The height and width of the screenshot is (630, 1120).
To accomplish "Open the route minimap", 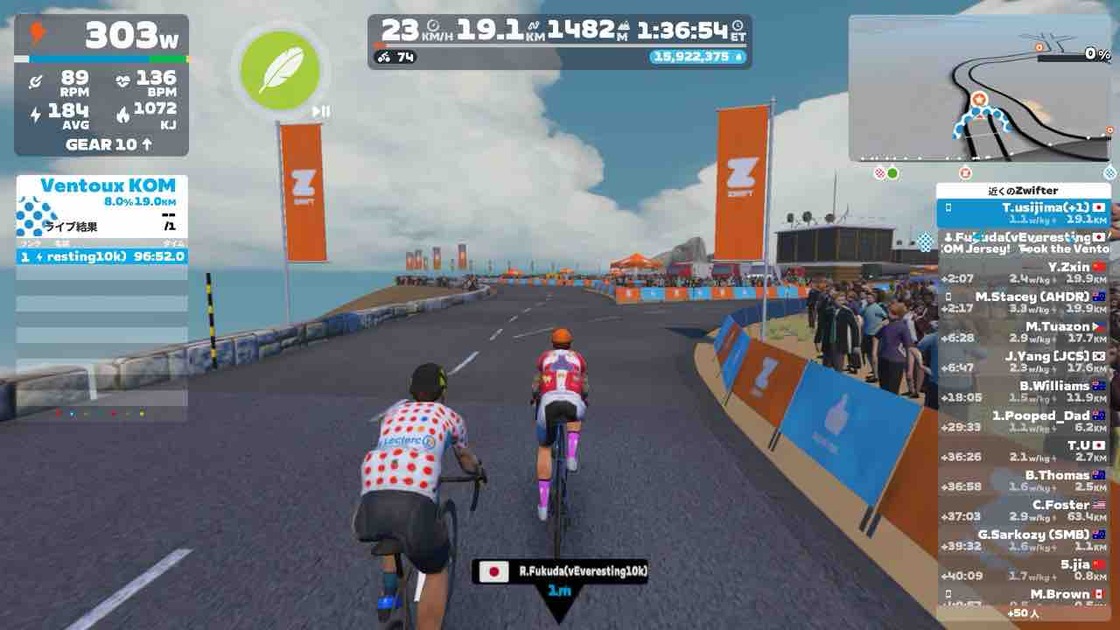I will (979, 88).
